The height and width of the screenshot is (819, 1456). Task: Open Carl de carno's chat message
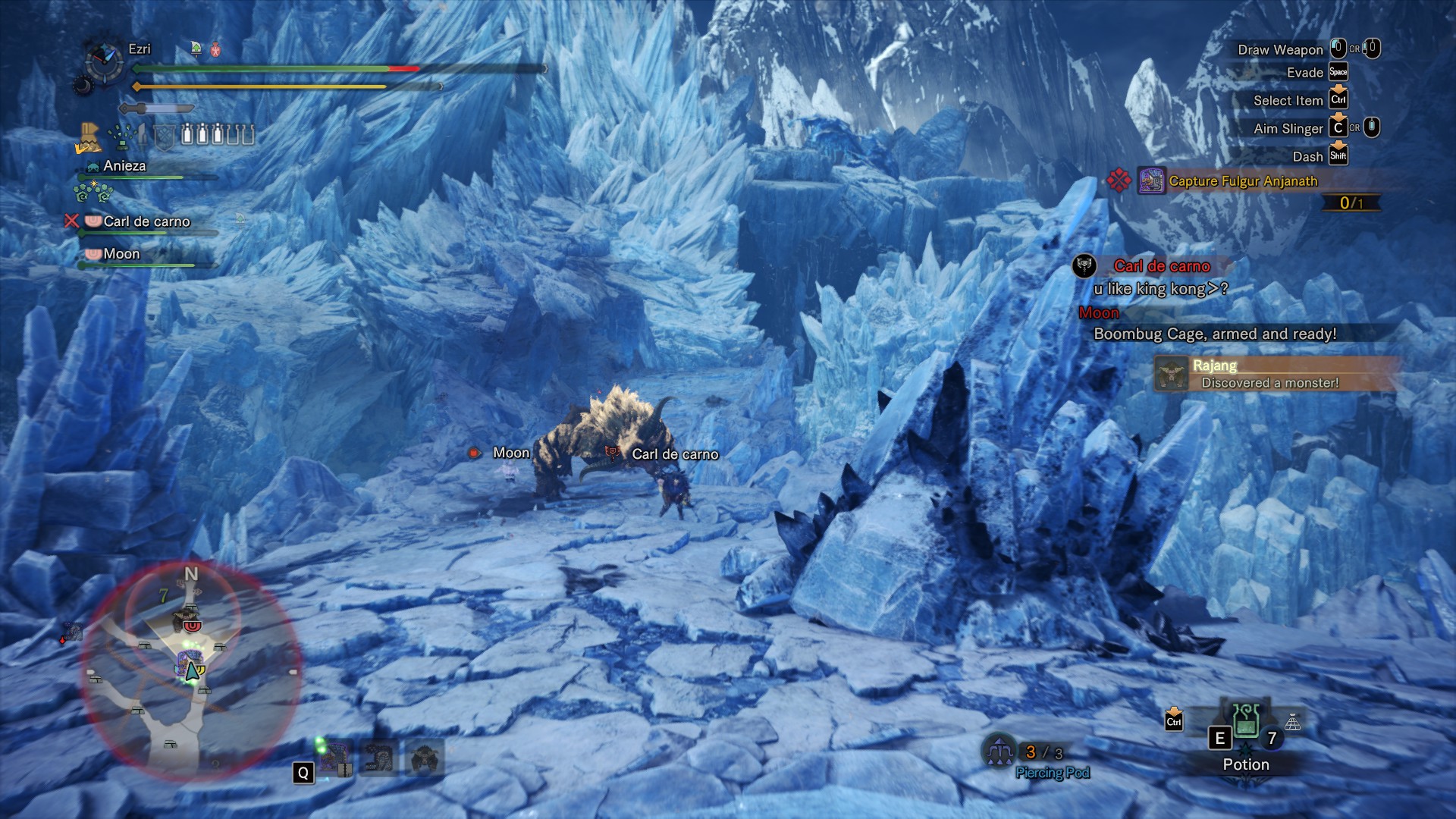coord(1160,289)
